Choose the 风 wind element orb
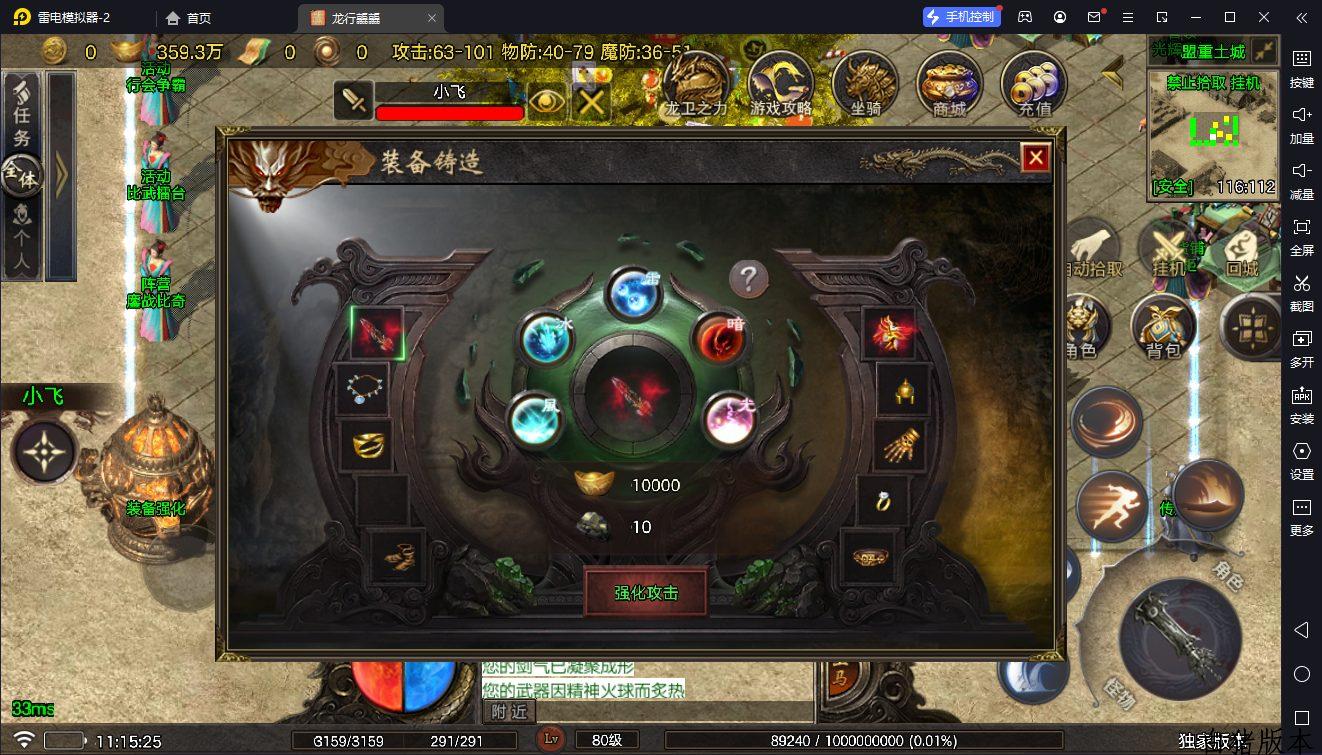Image resolution: width=1322 pixels, height=755 pixels. 534,419
